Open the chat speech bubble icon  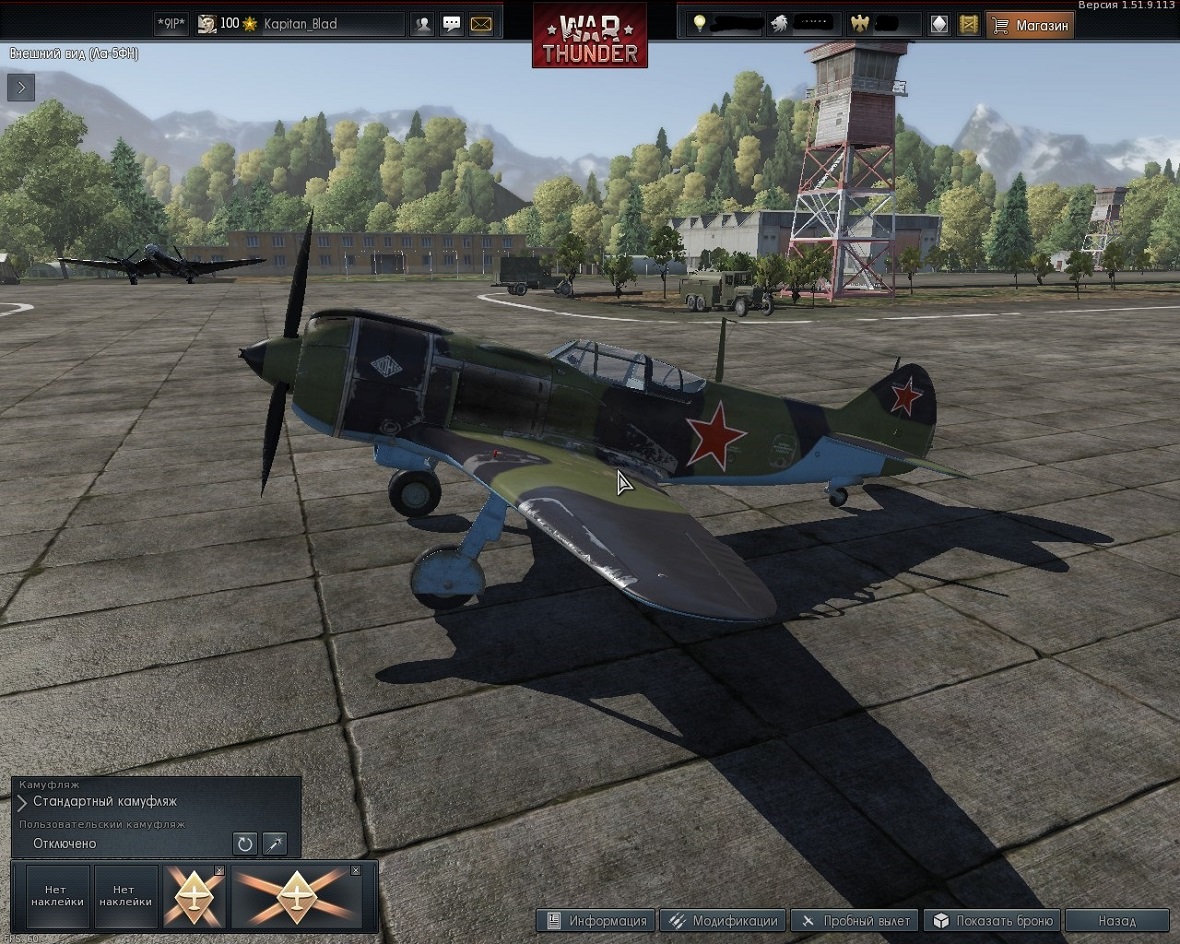452,24
